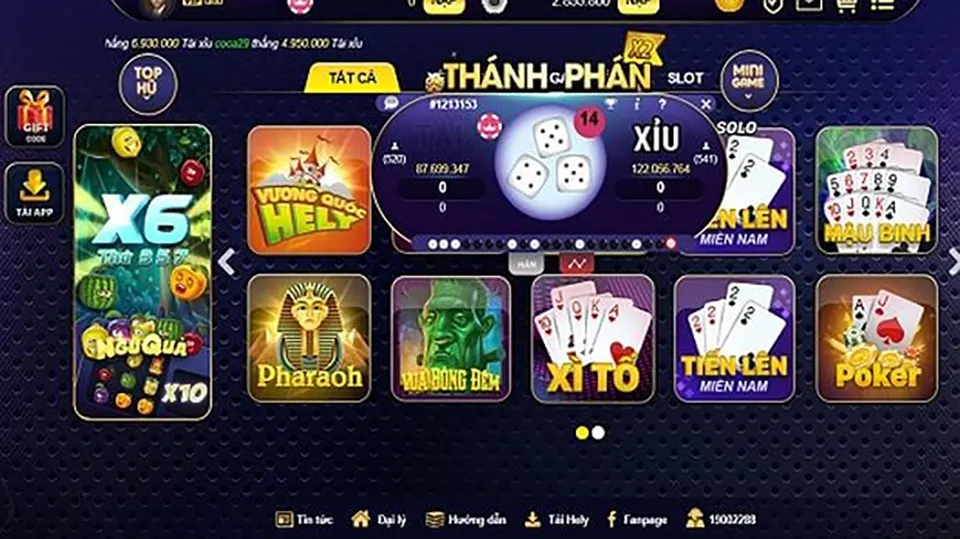Open the Đại lý agents link

coord(379,519)
